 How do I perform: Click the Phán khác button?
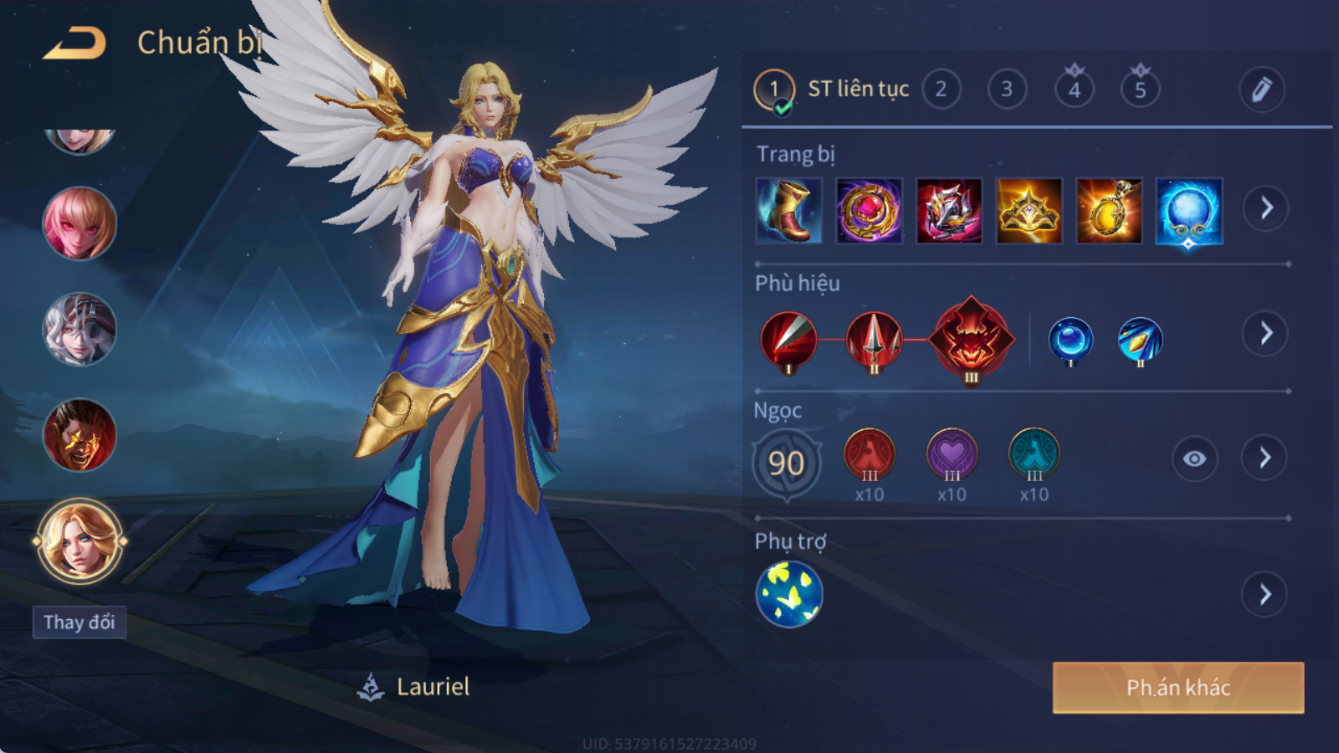point(1178,688)
